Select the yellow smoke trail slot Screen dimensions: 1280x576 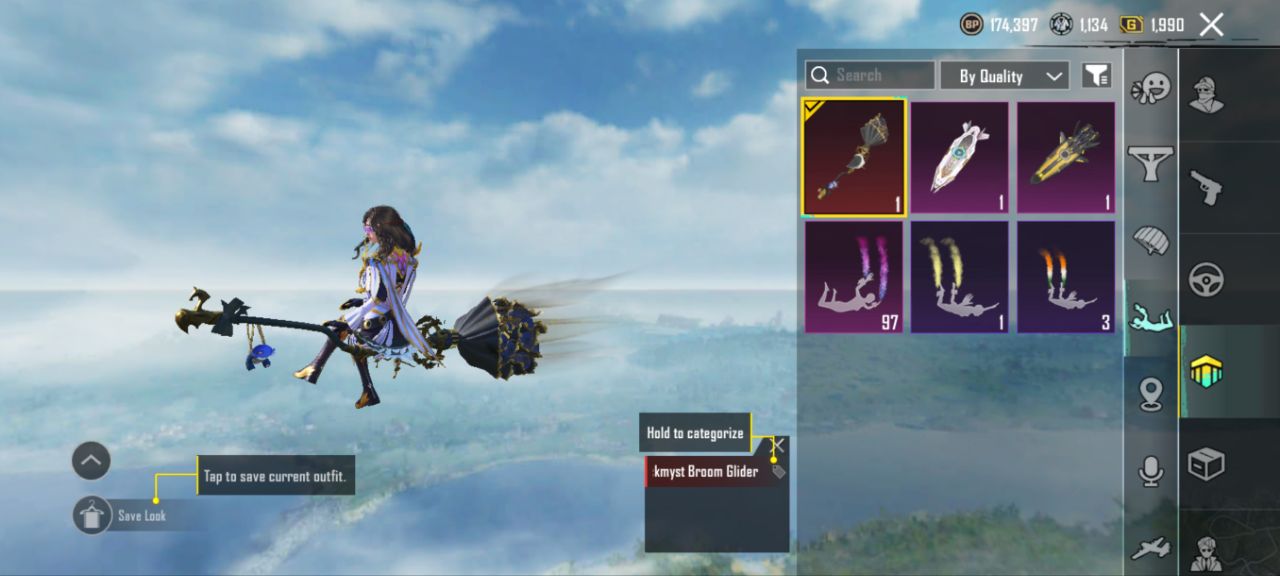point(959,277)
